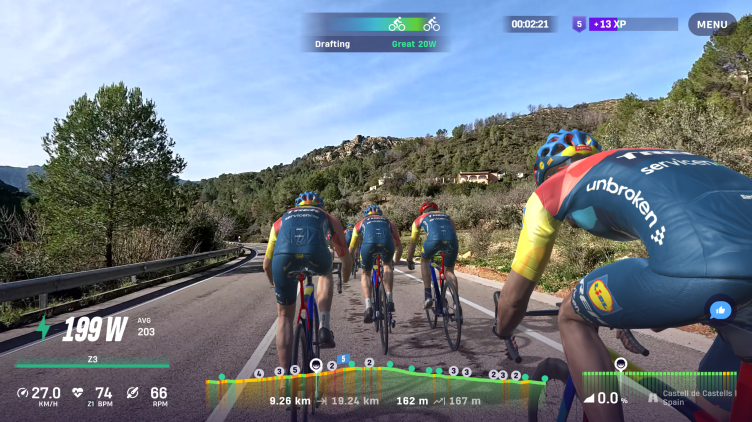The image size is (752, 422).
Task: Select the drafting indicator panel
Action: pyautogui.click(x=376, y=32)
